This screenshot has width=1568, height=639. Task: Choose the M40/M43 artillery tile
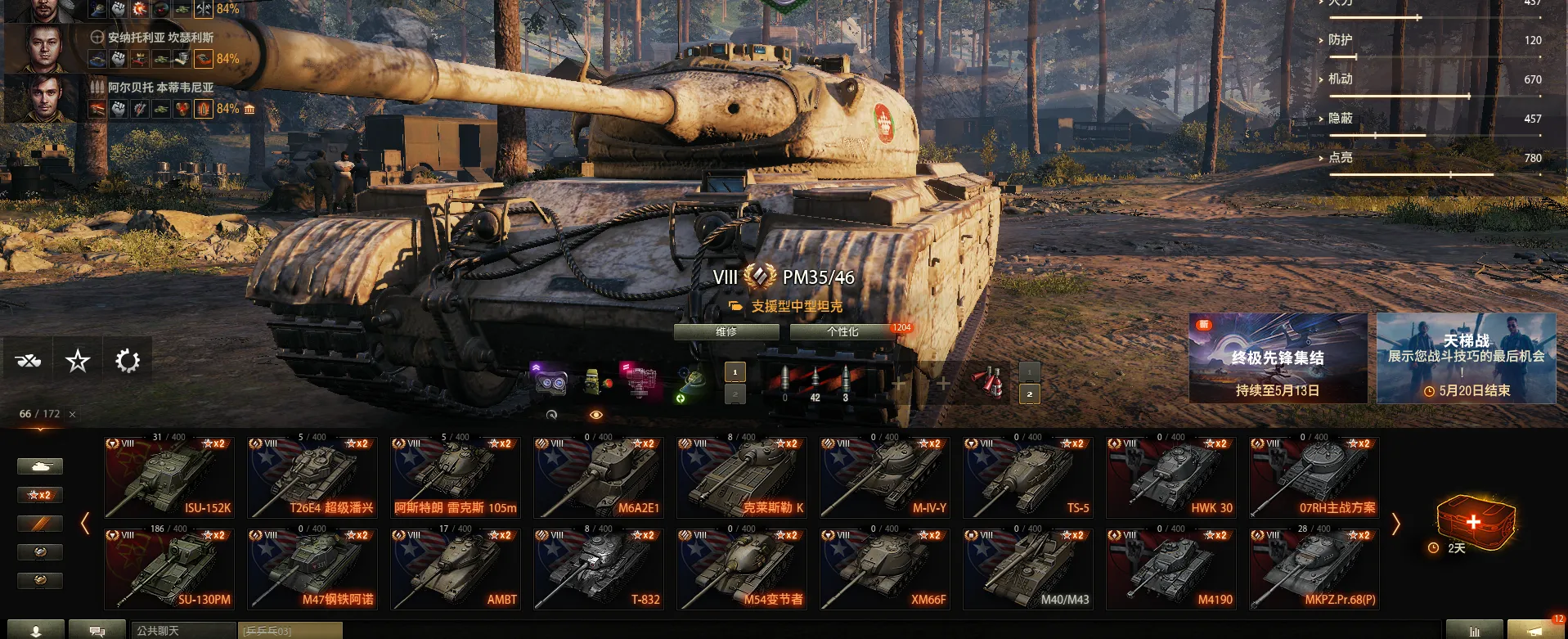(x=1028, y=569)
